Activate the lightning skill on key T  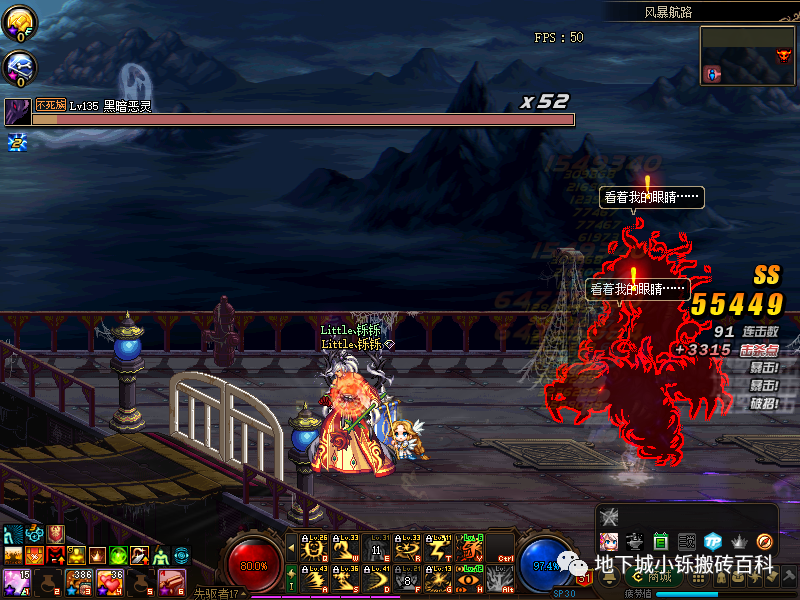(x=438, y=549)
